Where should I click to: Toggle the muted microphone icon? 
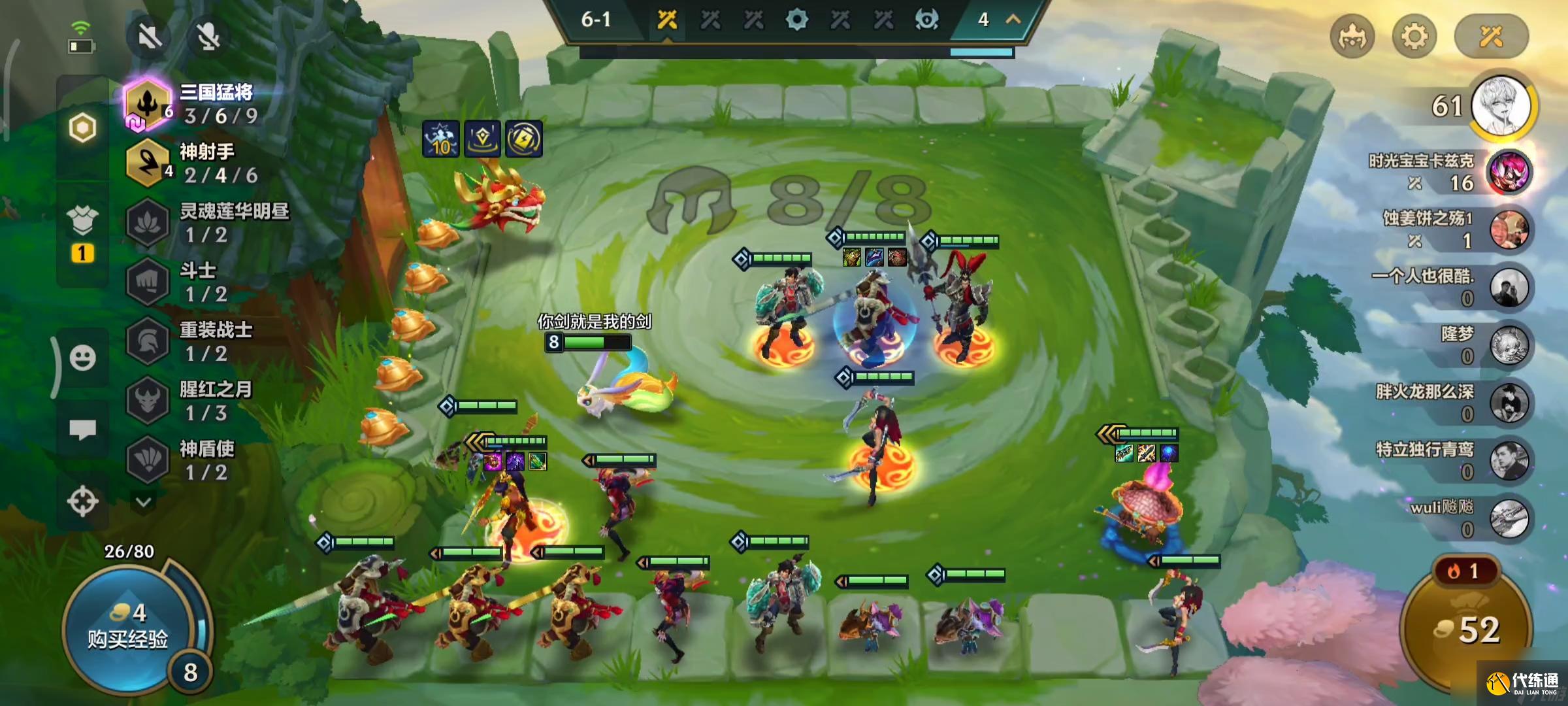pyautogui.click(x=208, y=36)
